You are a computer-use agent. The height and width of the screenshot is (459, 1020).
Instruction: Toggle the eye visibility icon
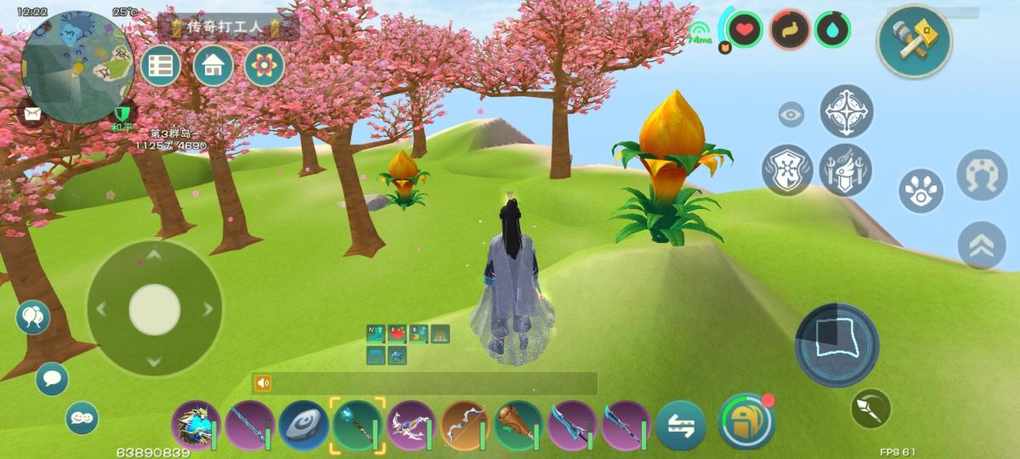[x=791, y=115]
